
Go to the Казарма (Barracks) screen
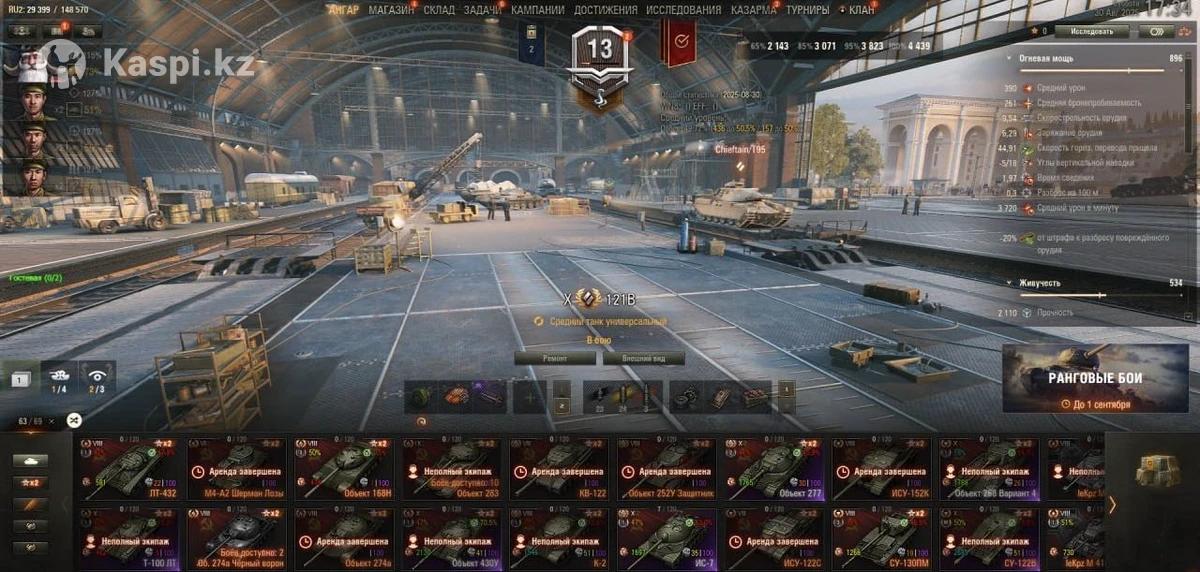click(752, 10)
